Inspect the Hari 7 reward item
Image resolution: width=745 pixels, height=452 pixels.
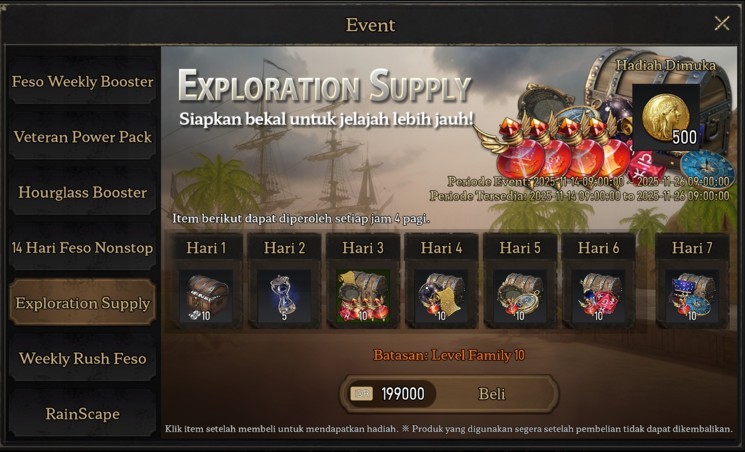(x=692, y=297)
